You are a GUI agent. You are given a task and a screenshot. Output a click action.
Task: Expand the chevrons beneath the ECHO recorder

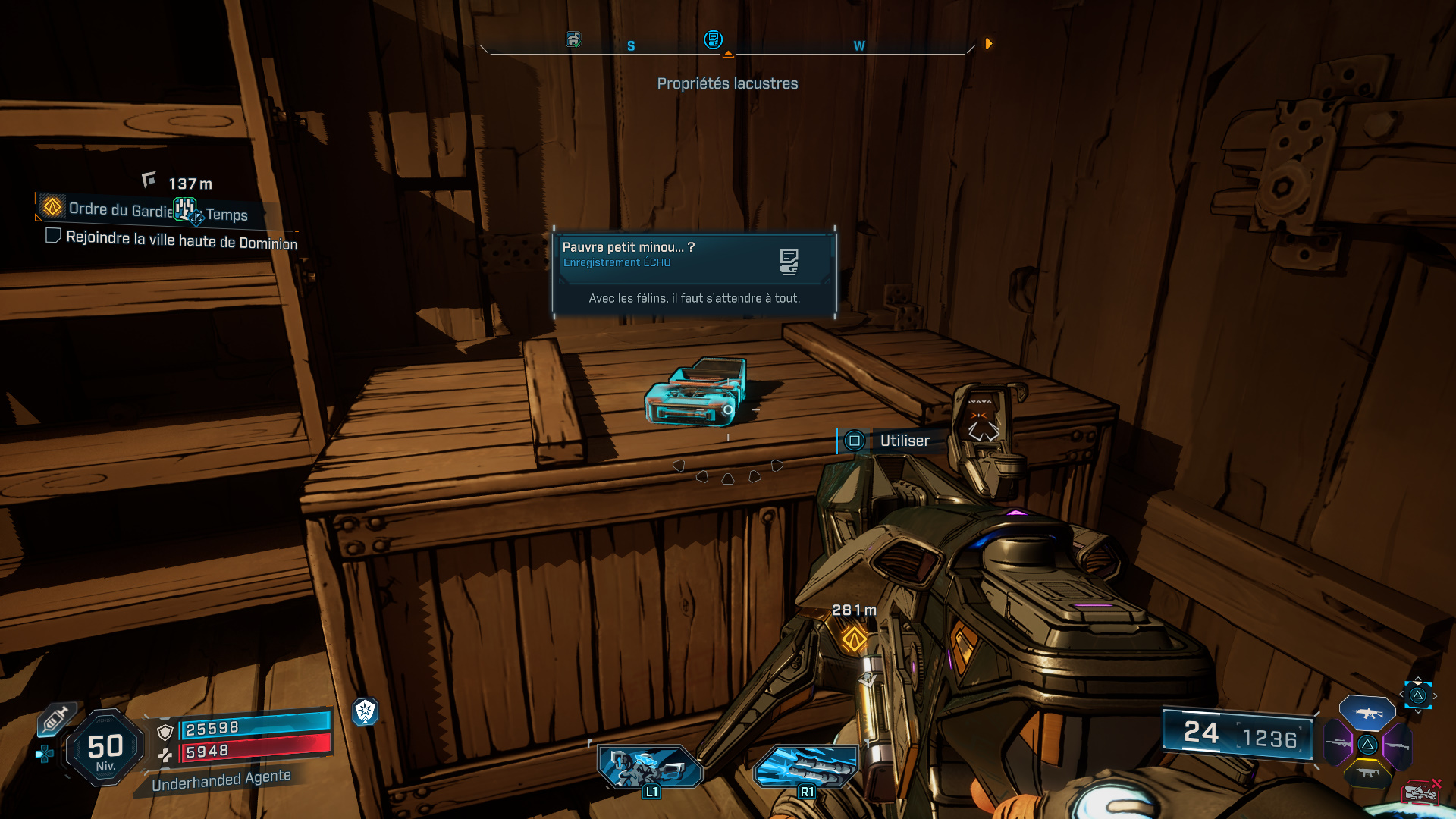click(x=728, y=474)
